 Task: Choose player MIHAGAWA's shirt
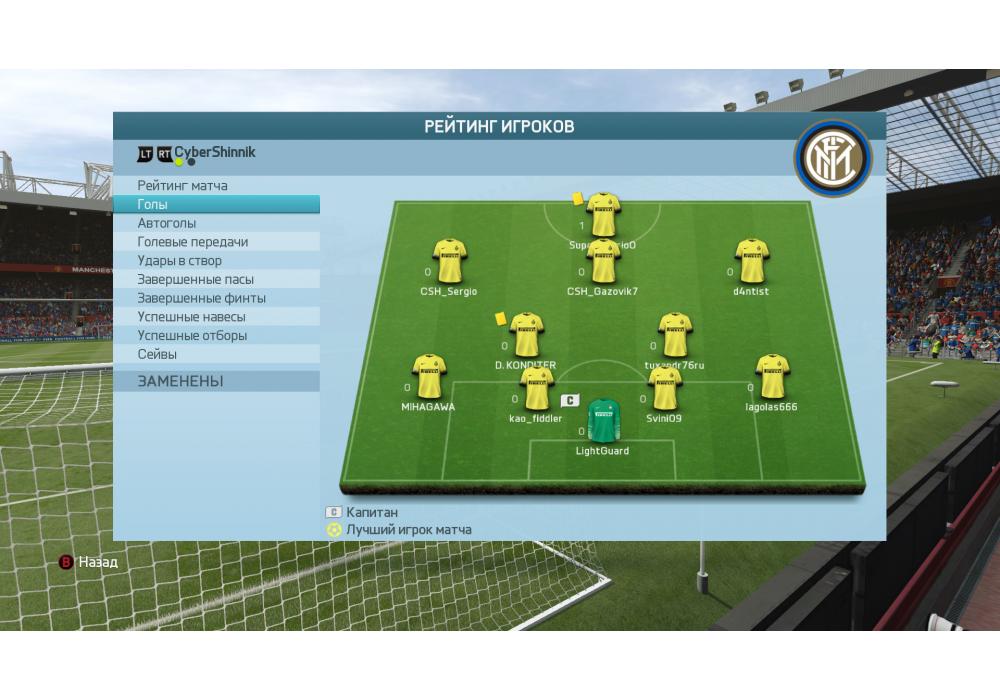(x=429, y=376)
